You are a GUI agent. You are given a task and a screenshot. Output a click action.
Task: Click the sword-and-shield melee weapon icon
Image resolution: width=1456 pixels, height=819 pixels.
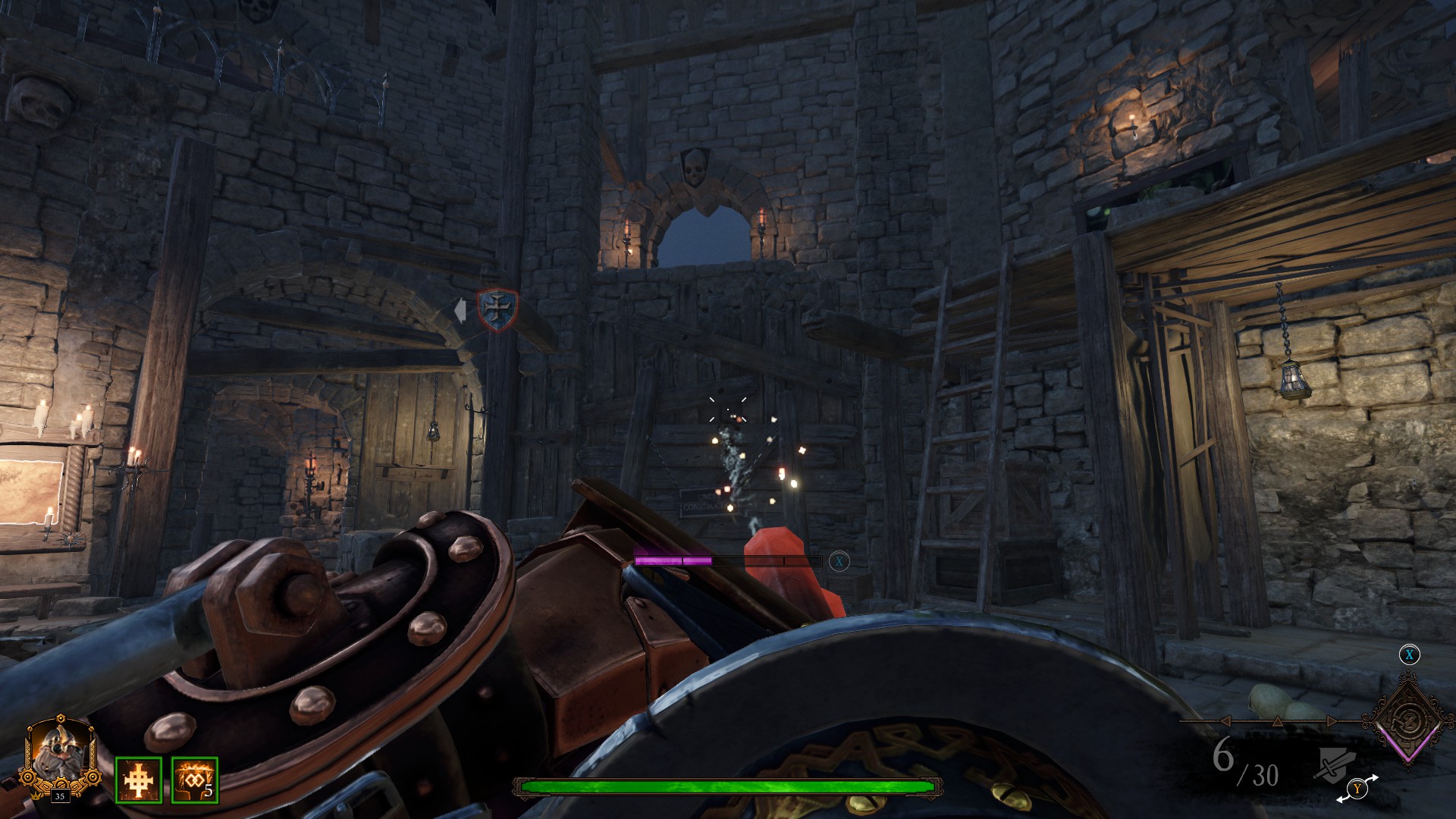(1335, 763)
